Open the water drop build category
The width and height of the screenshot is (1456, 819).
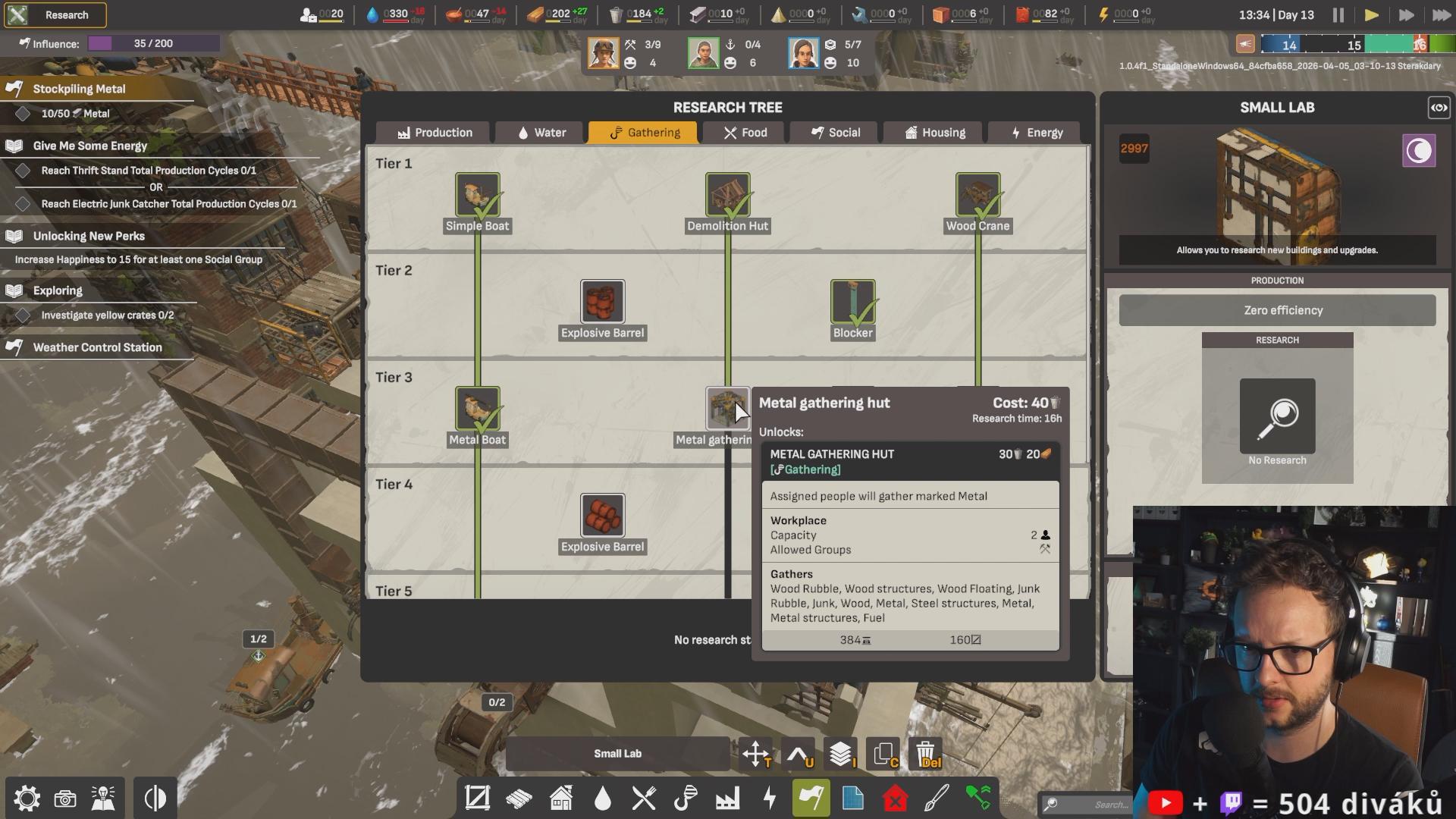pyautogui.click(x=602, y=799)
